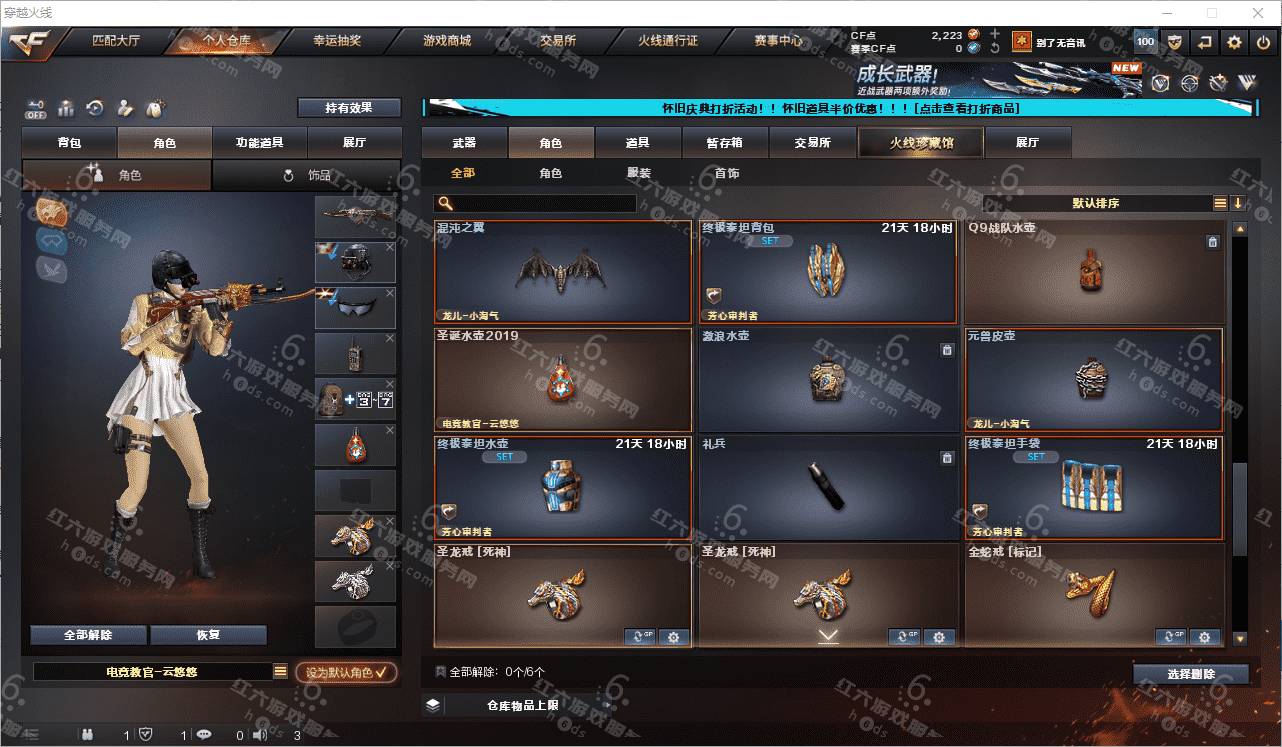Open the 匹配大厅 lobby menu
Viewport: 1282px width, 747px height.
(x=116, y=41)
